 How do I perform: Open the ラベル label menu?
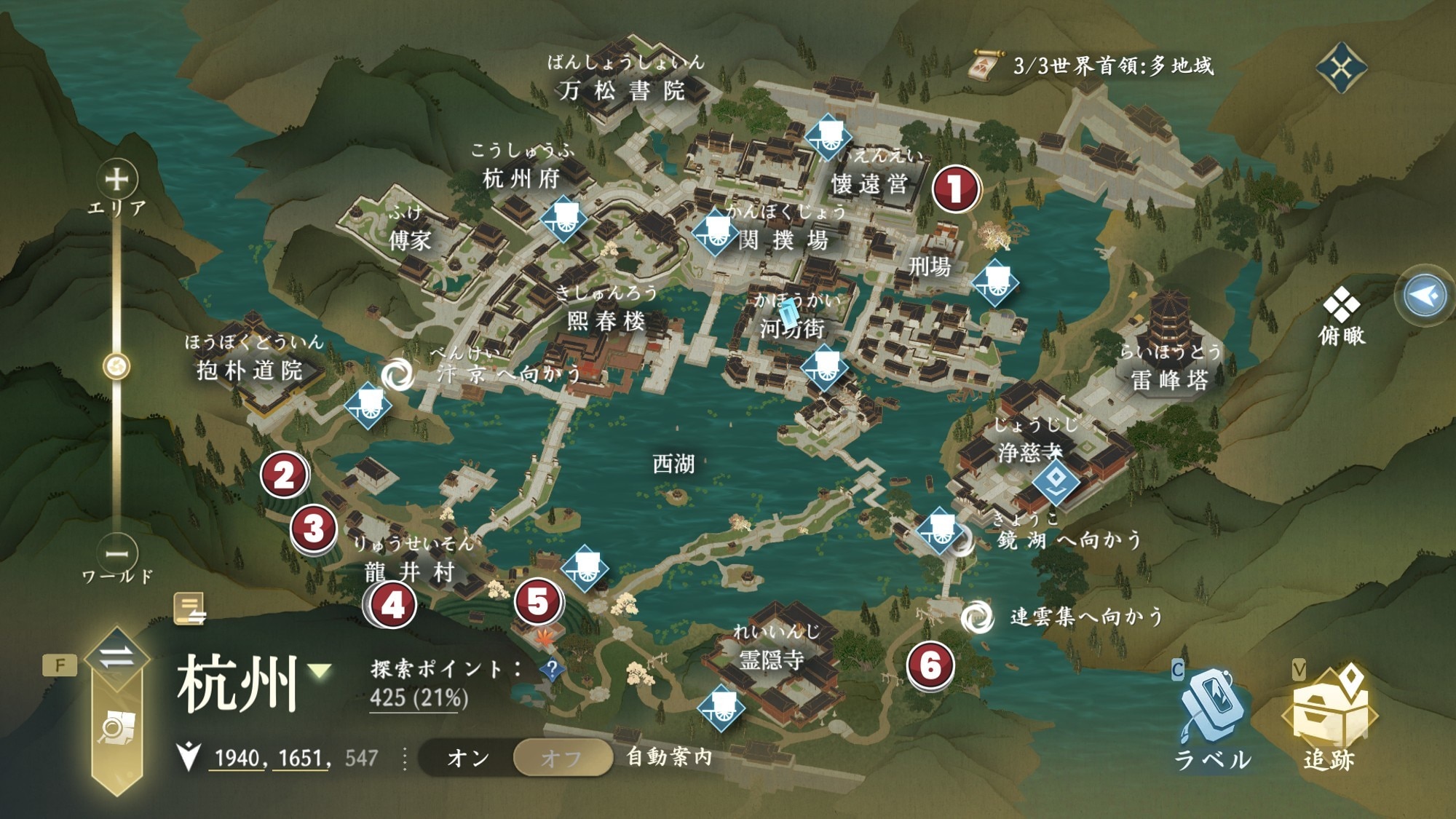pyautogui.click(x=1211, y=717)
